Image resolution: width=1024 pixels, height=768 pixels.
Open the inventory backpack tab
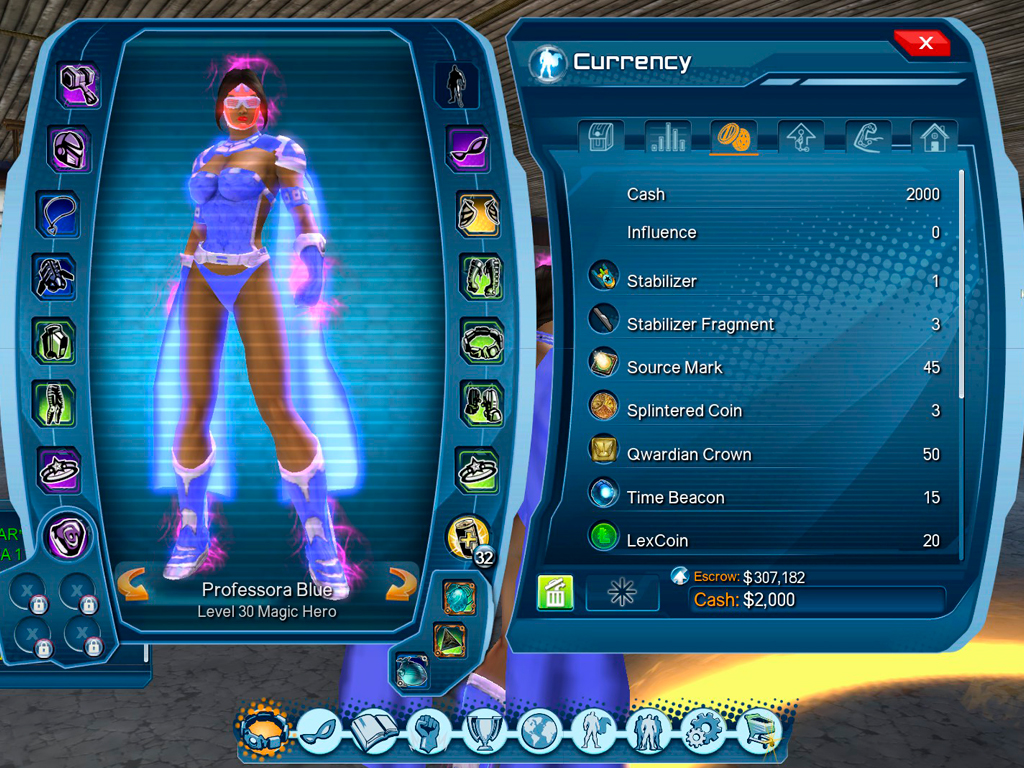coord(604,138)
